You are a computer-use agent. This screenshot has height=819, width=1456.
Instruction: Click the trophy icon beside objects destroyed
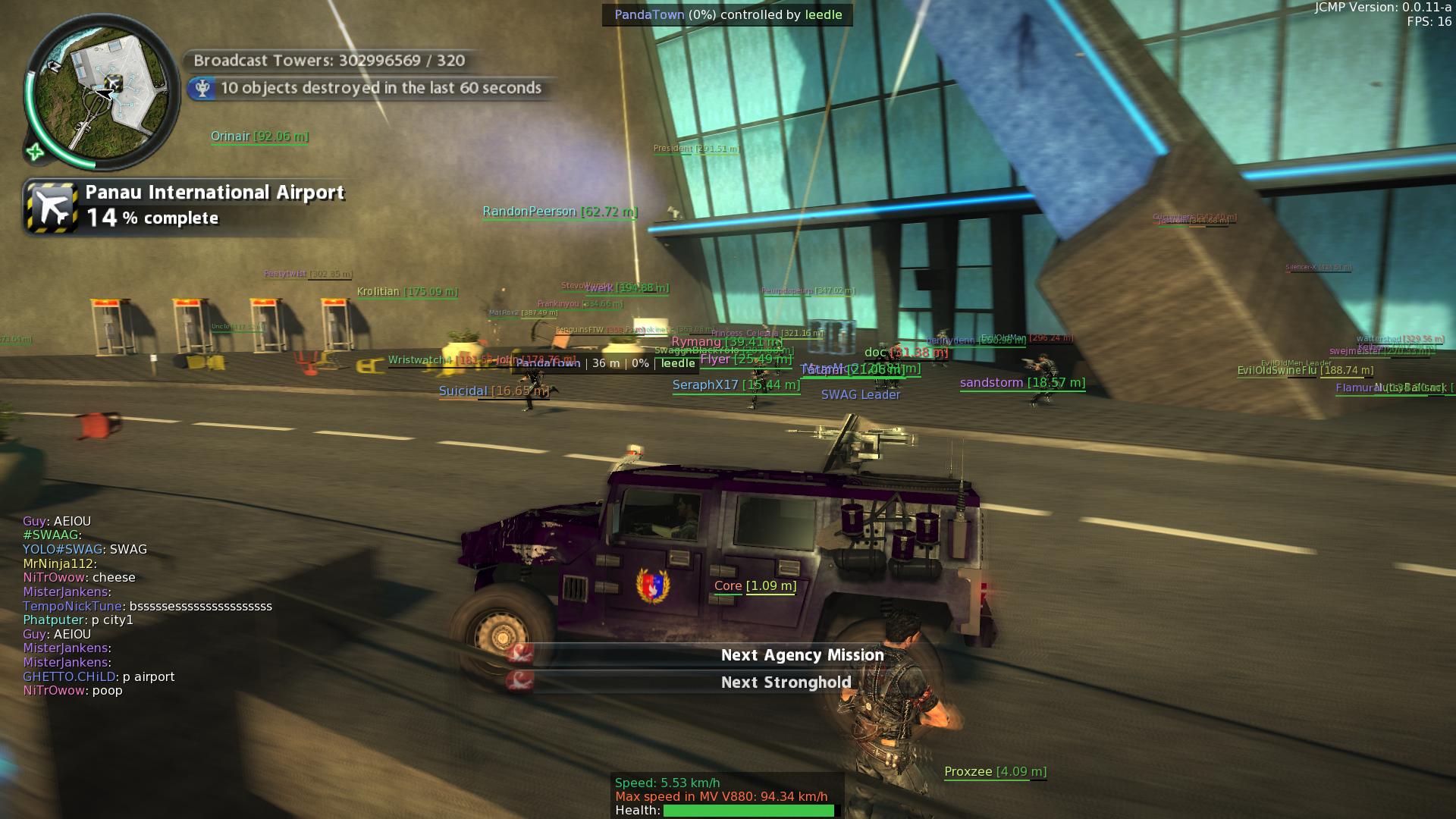[202, 89]
